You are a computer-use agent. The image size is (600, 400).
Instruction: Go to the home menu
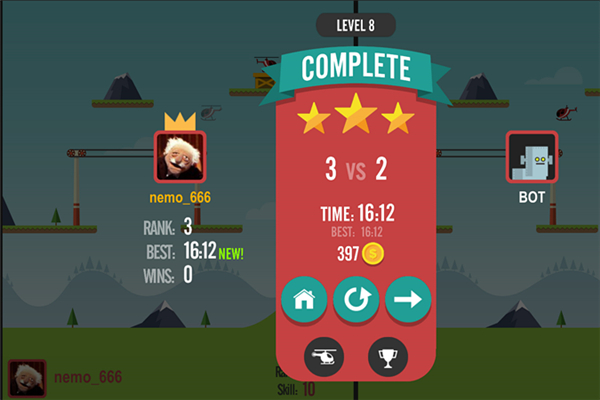click(305, 298)
